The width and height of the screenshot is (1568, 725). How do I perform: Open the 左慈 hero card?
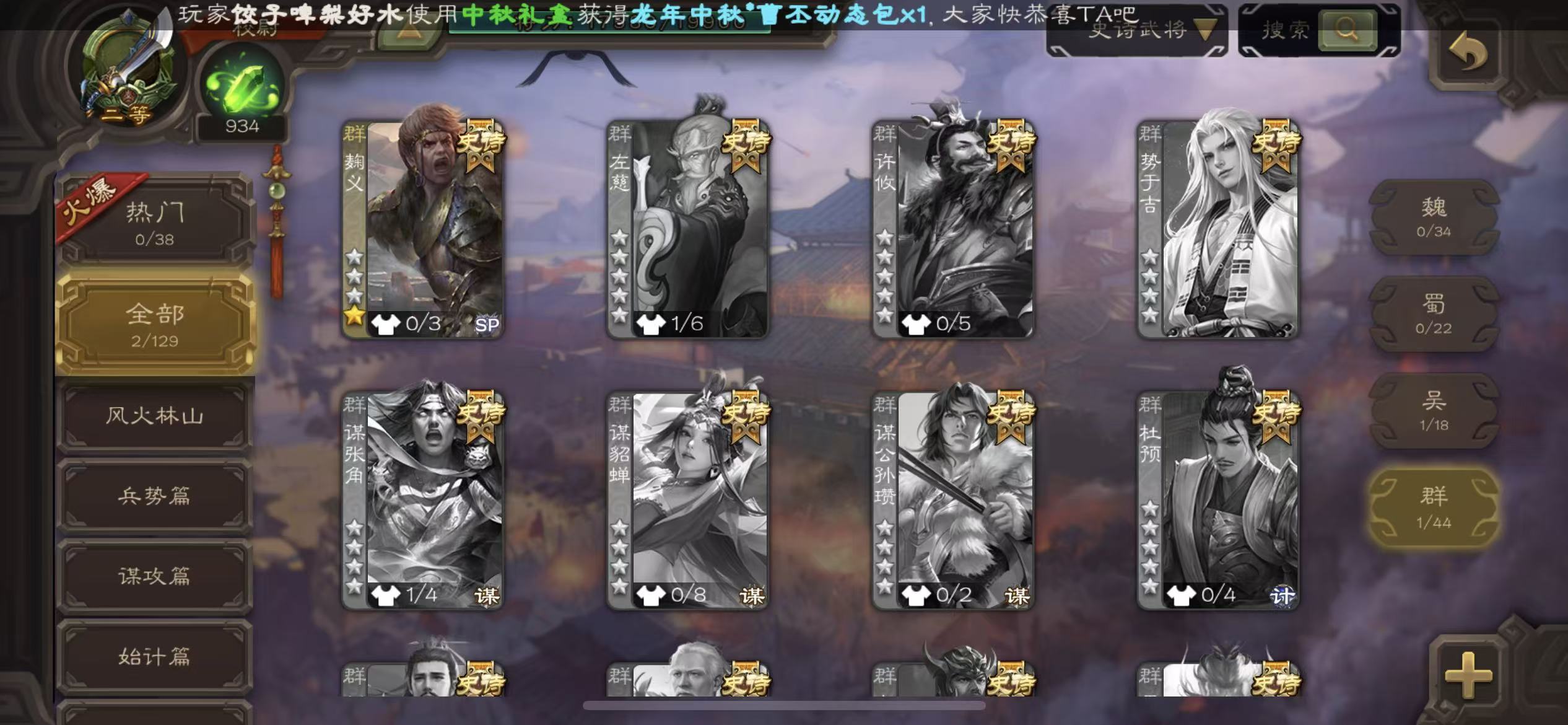689,229
